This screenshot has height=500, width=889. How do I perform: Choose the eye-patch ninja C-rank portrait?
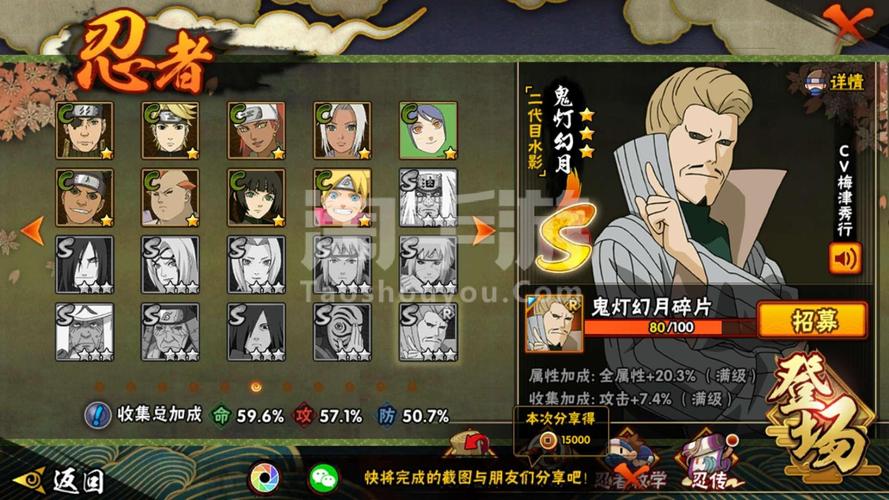85,130
